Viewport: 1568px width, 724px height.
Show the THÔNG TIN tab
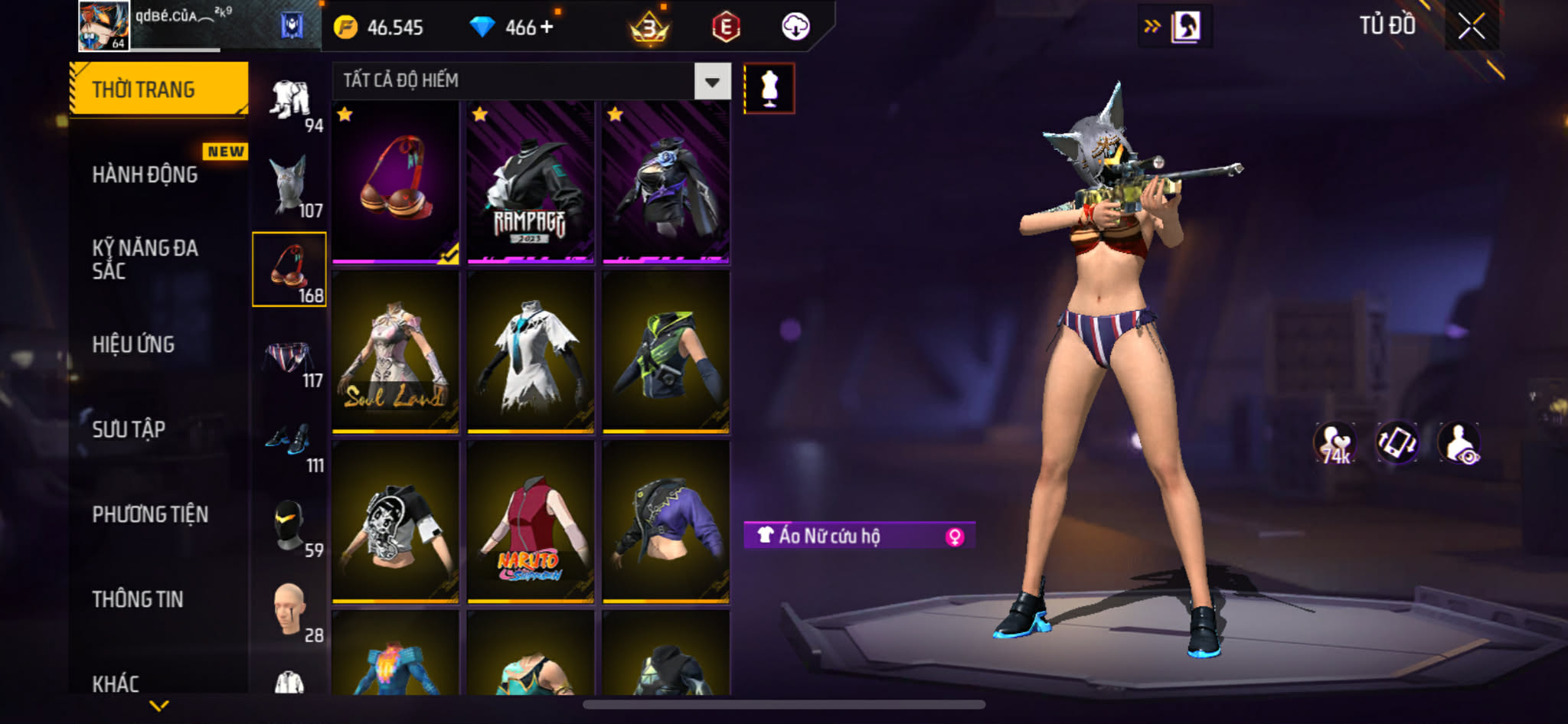tap(138, 599)
